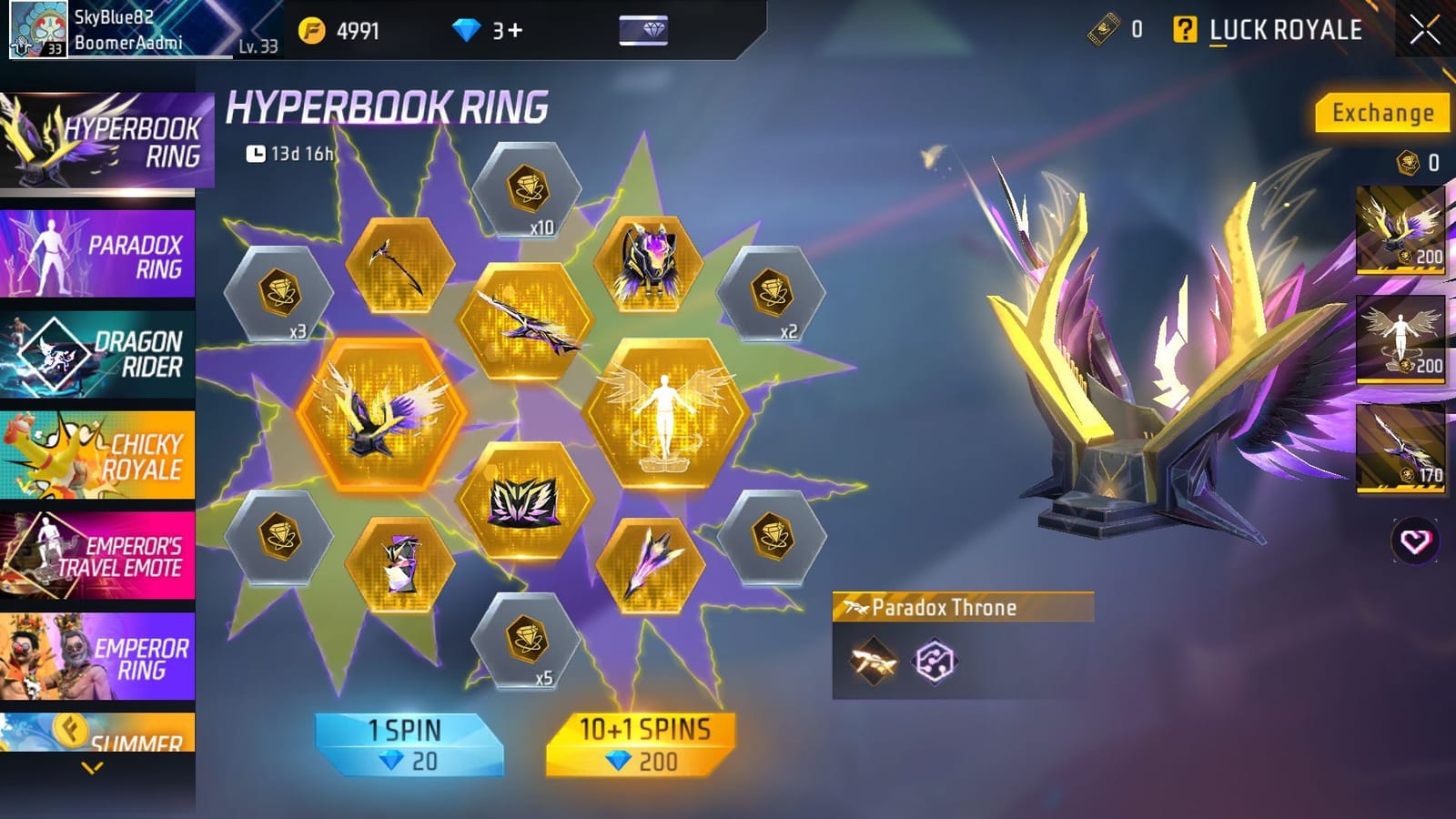Select the Chicky Royale tab
The width and height of the screenshot is (1456, 819).
pos(100,453)
